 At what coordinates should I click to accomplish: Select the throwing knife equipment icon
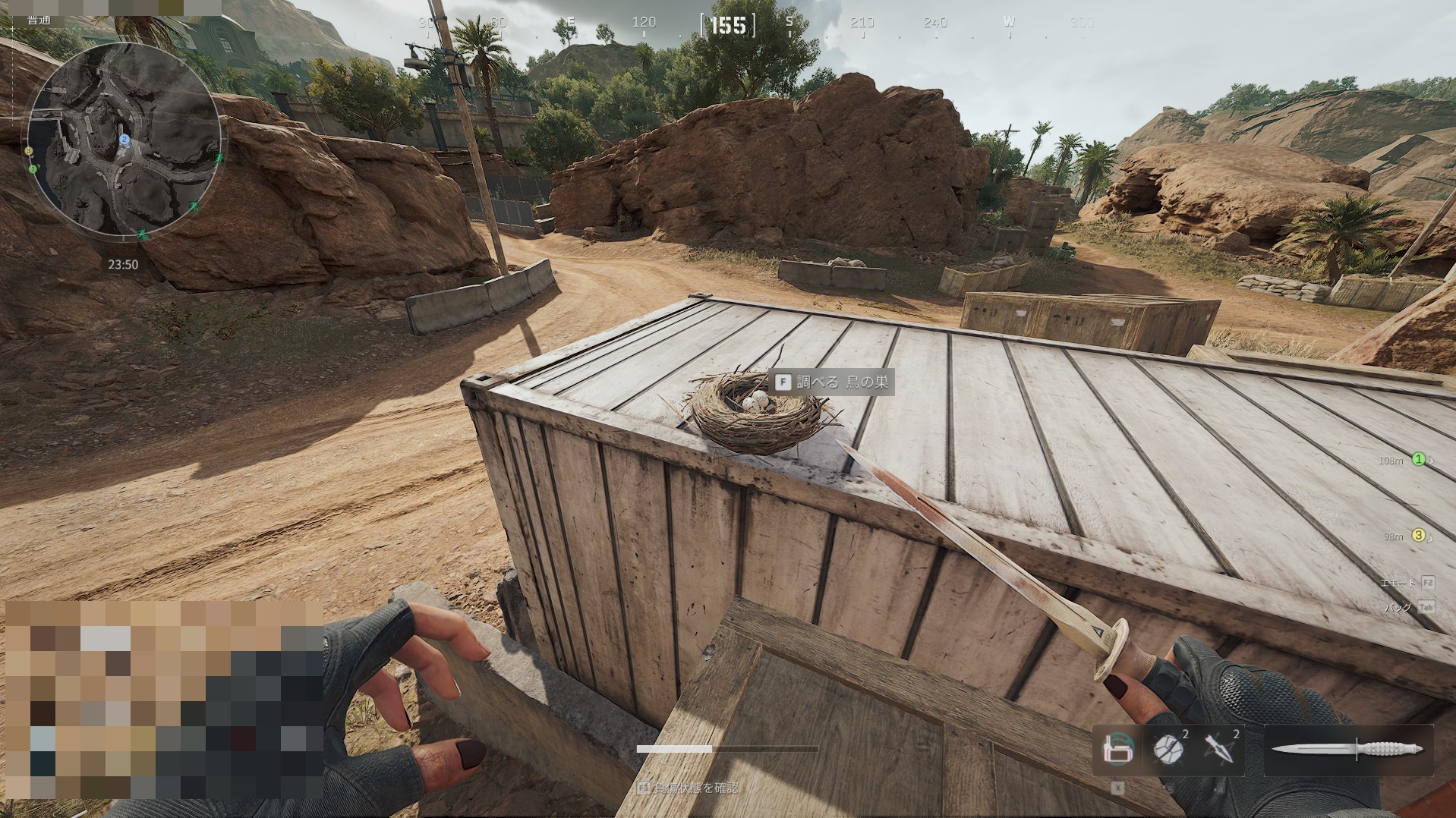[1218, 747]
